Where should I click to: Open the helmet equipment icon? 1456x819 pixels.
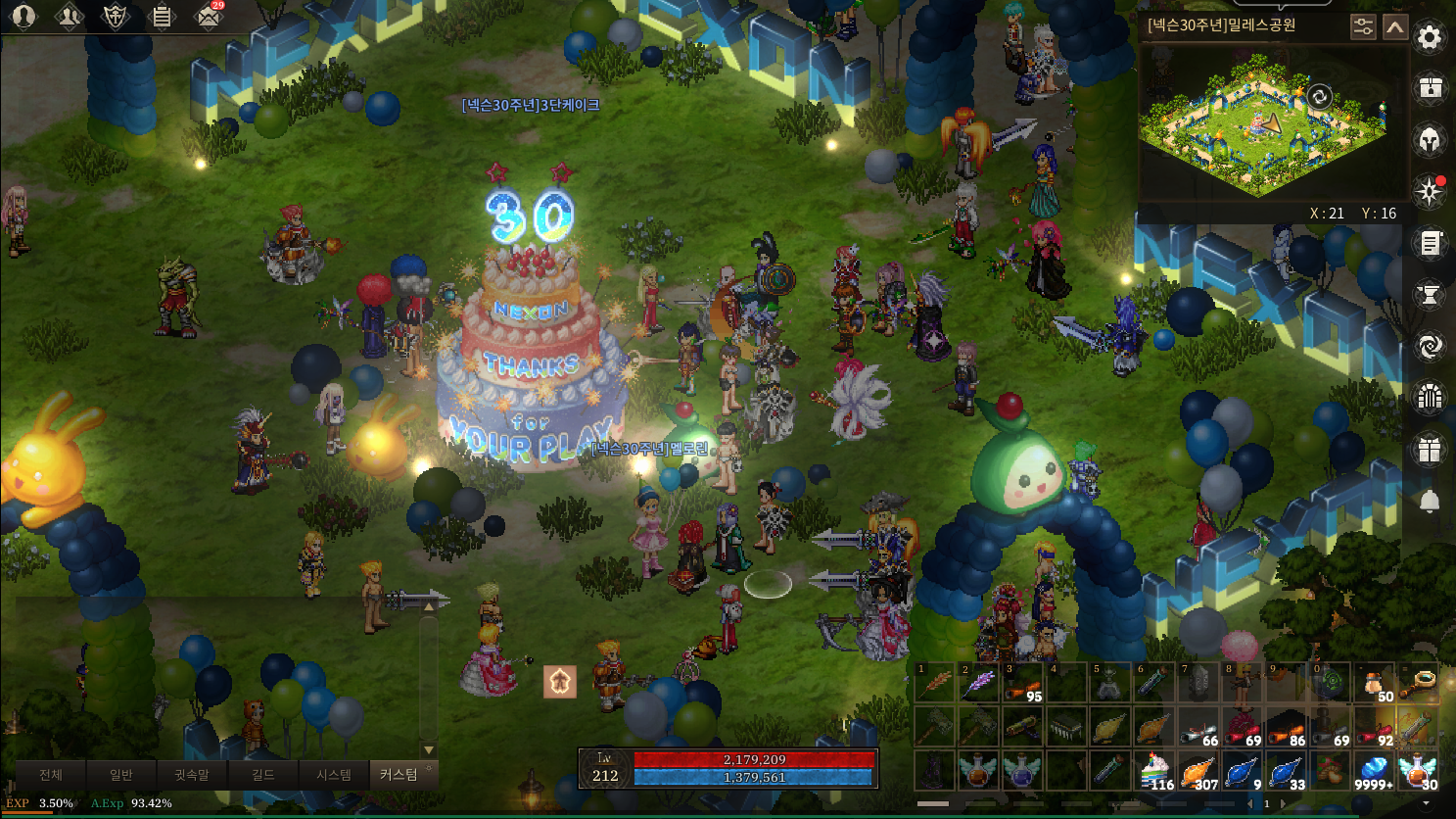(x=1430, y=139)
